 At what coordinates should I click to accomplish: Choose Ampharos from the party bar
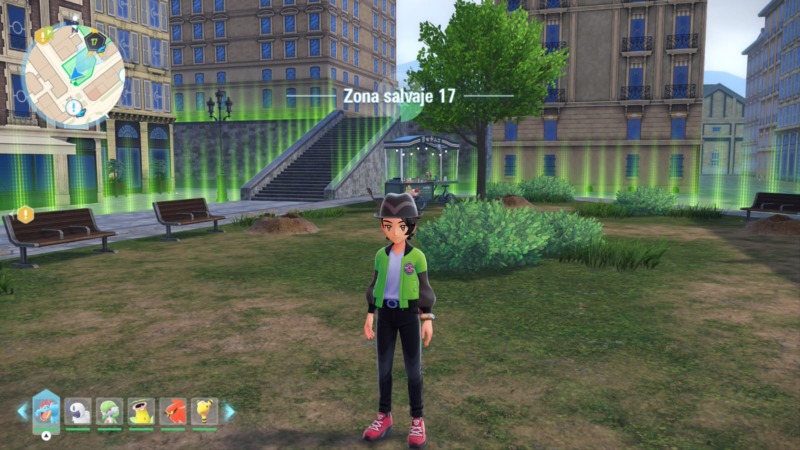[x=204, y=411]
